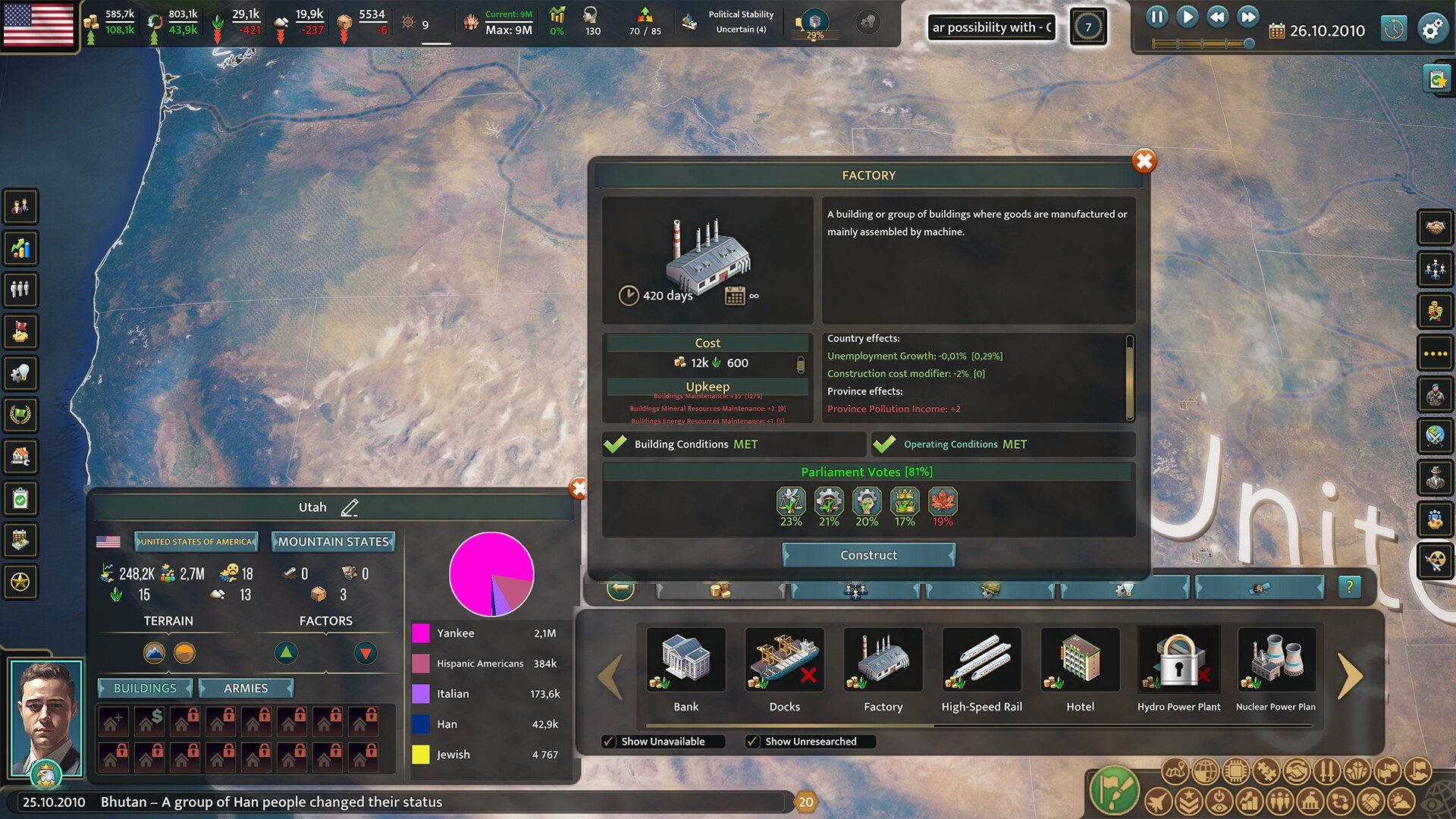Image resolution: width=1456 pixels, height=819 pixels.
Task: Close the Utah province panel
Action: 578,489
